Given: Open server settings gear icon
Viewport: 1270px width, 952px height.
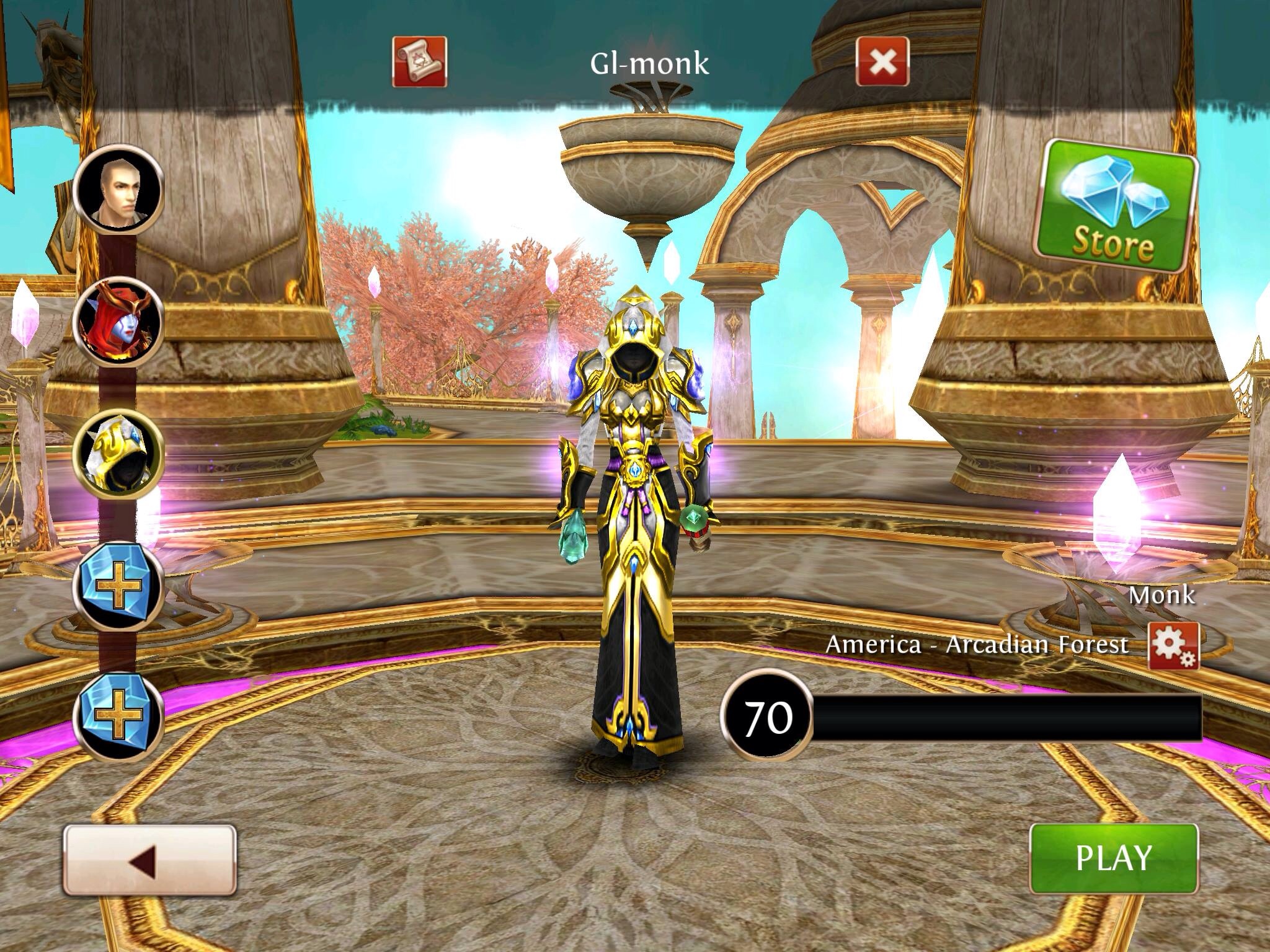Looking at the screenshot, I should click(1173, 646).
